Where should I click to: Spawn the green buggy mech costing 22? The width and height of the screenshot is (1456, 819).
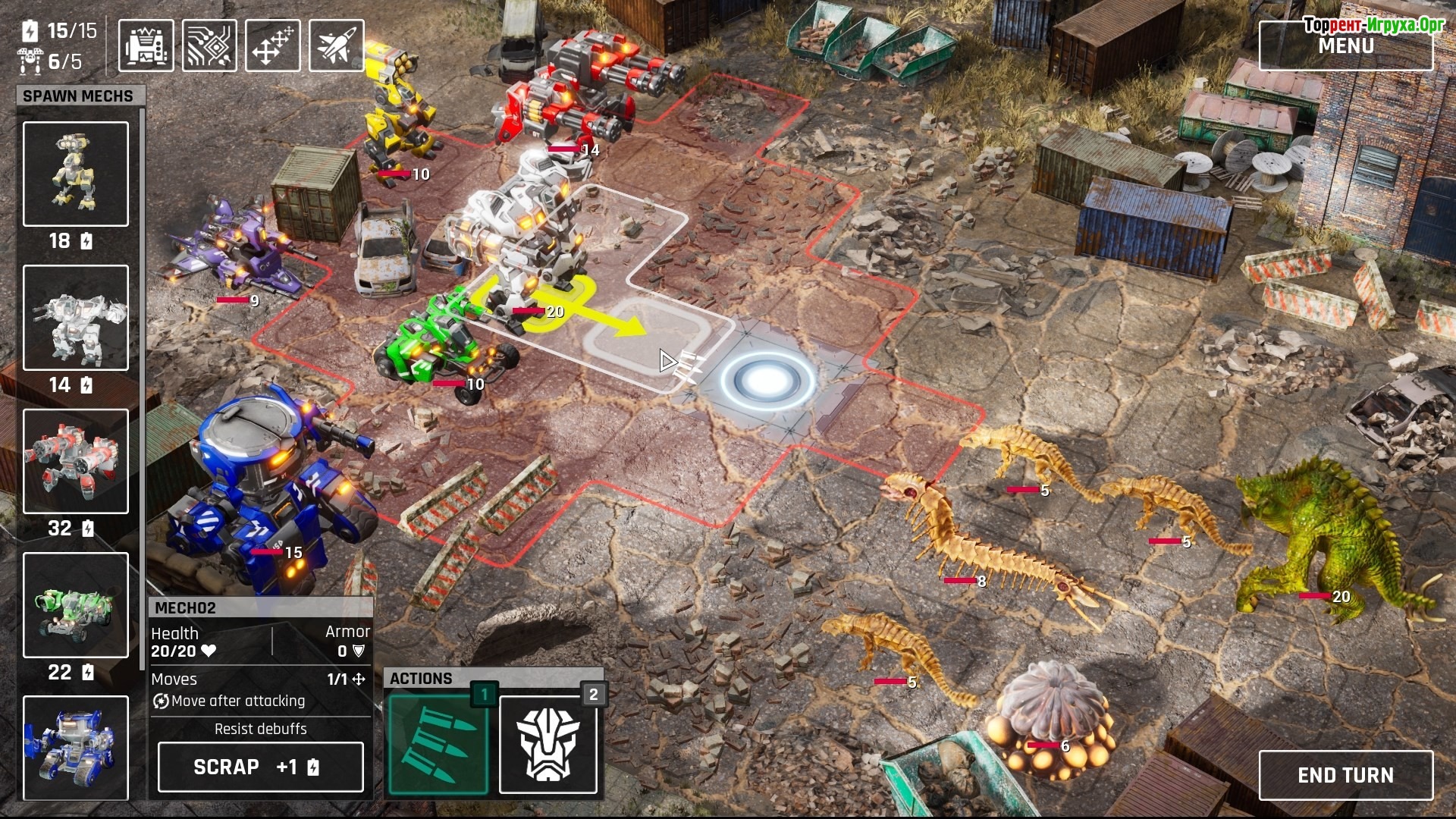click(x=76, y=604)
